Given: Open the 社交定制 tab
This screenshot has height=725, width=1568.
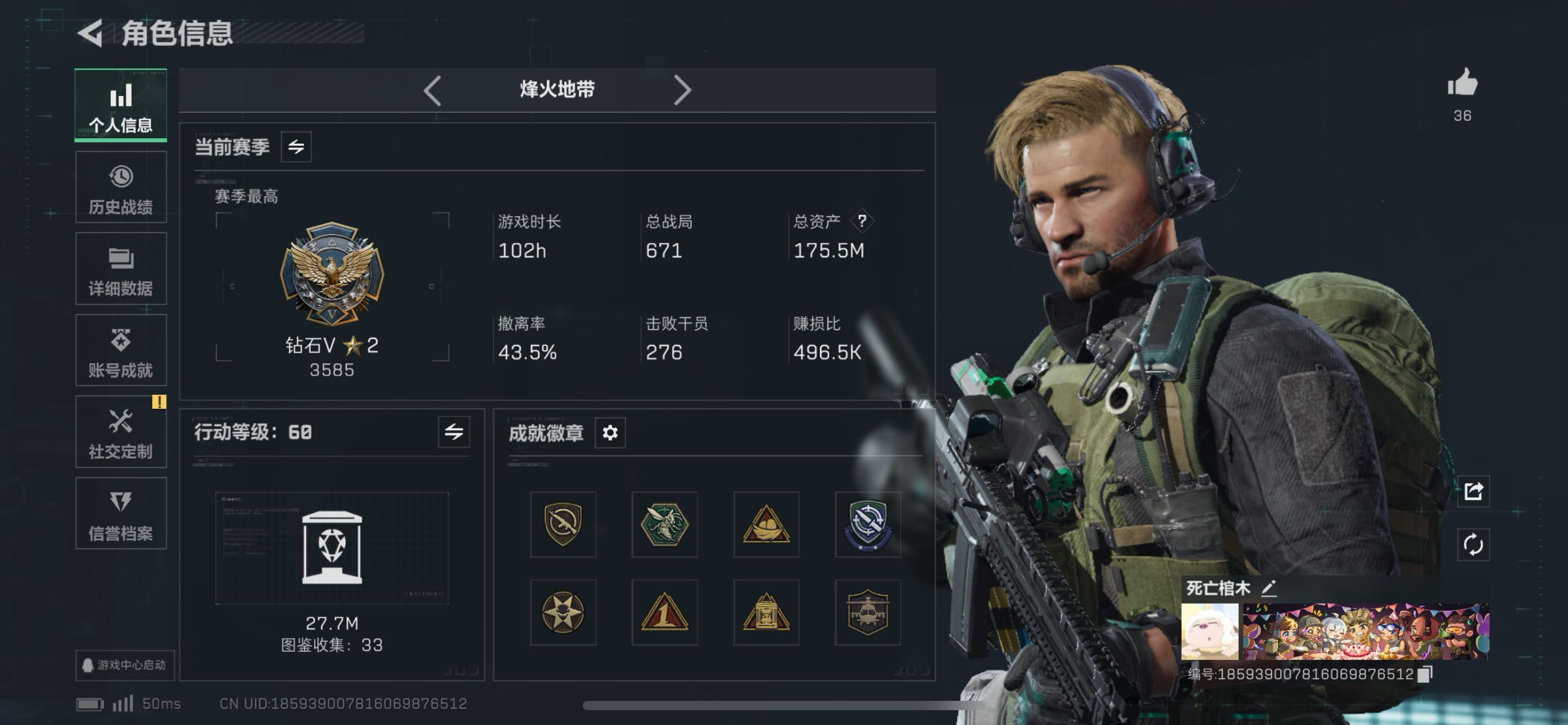Looking at the screenshot, I should [121, 433].
